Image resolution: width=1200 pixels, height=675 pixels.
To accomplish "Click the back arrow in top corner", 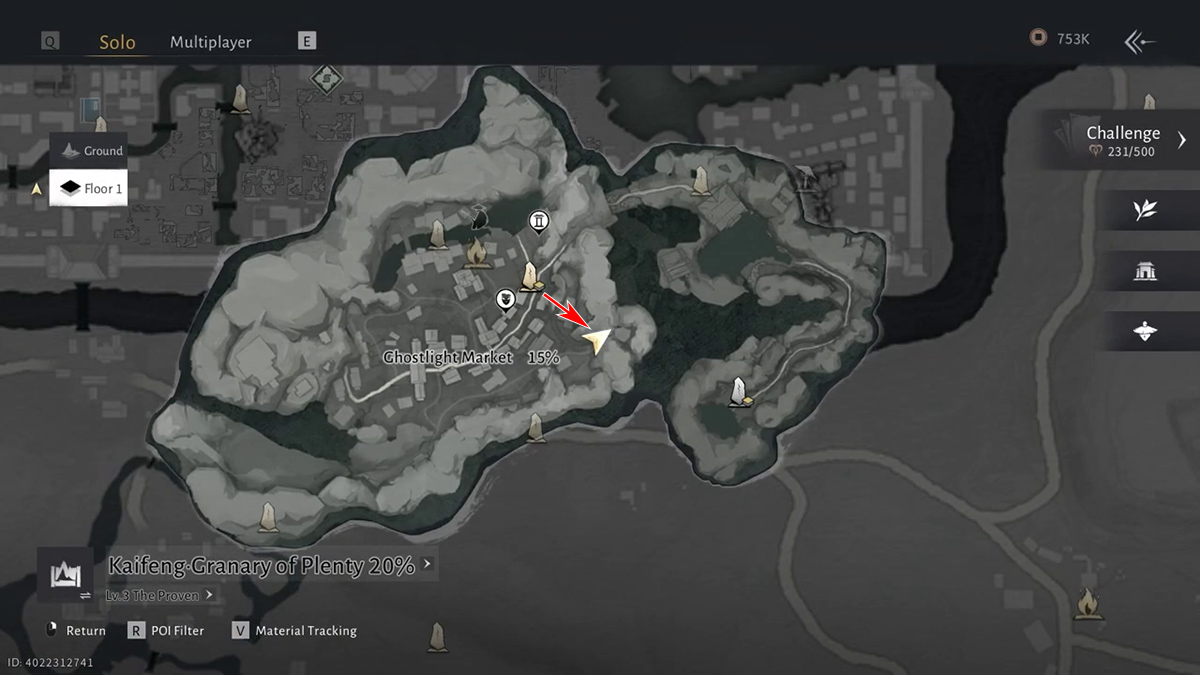I will point(1140,41).
